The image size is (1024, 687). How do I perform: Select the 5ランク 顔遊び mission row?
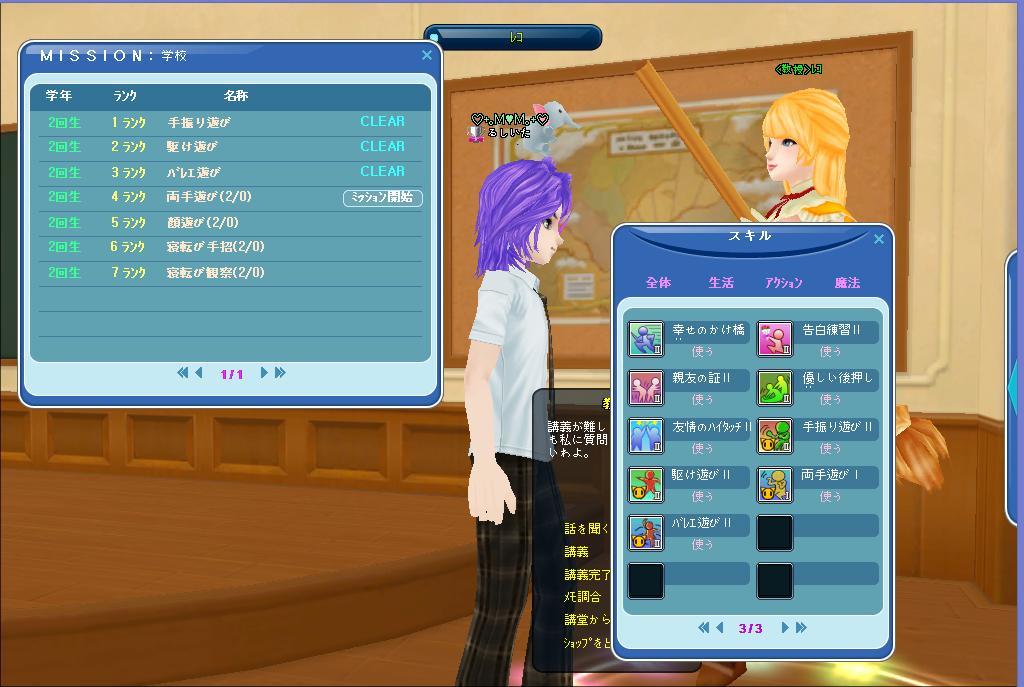pos(230,223)
